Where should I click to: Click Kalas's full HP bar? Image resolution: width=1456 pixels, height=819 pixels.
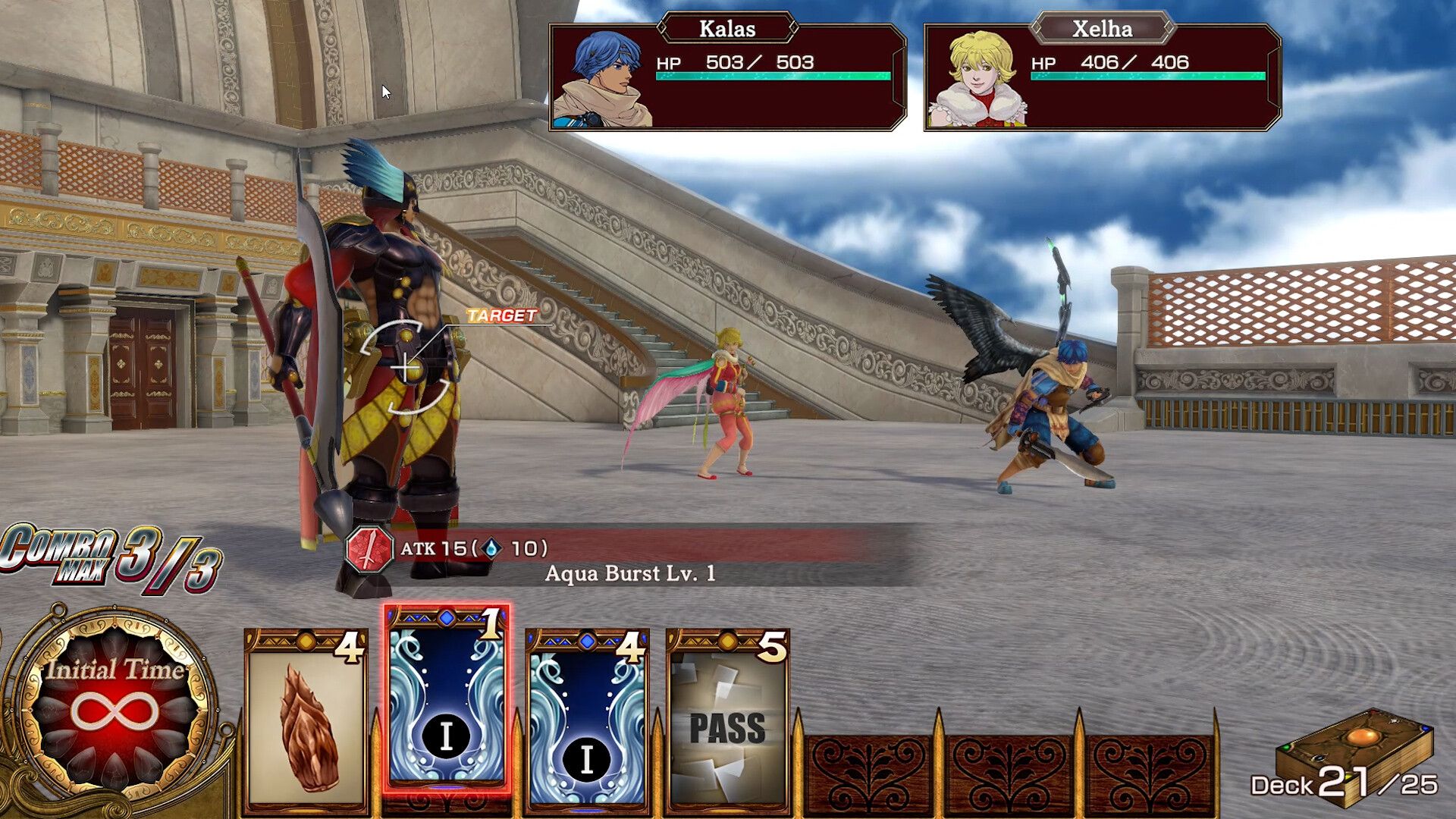pyautogui.click(x=773, y=77)
